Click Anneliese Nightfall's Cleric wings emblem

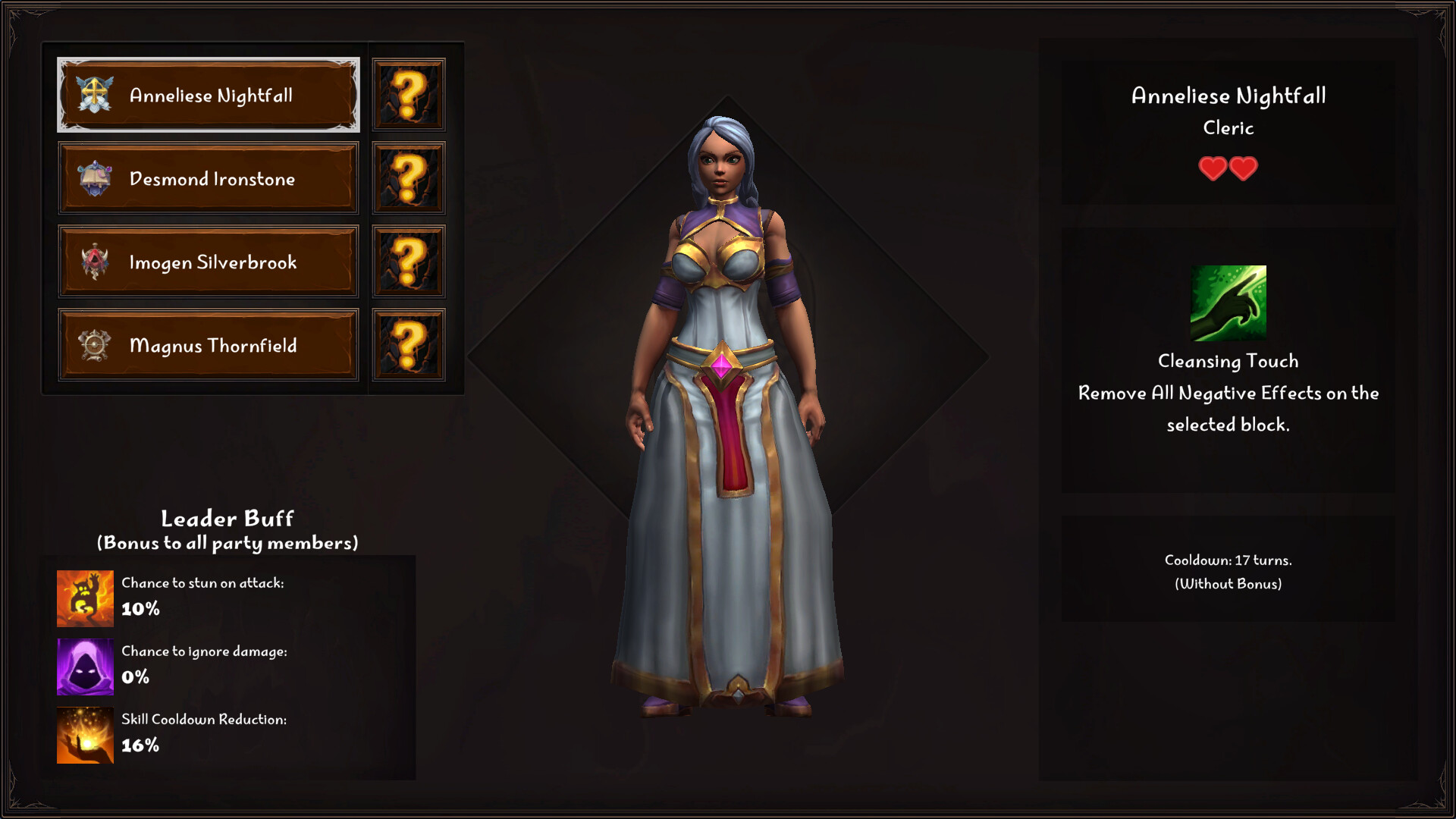point(94,93)
